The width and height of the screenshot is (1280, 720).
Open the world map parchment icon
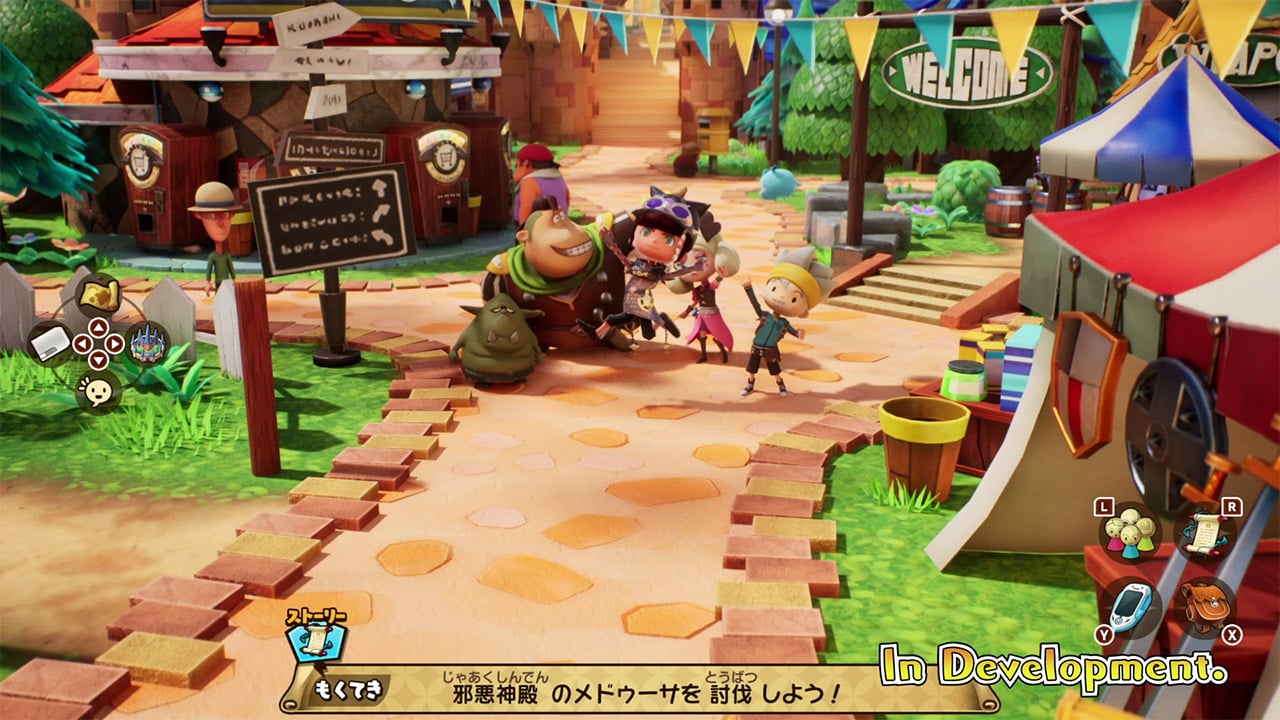pos(100,295)
